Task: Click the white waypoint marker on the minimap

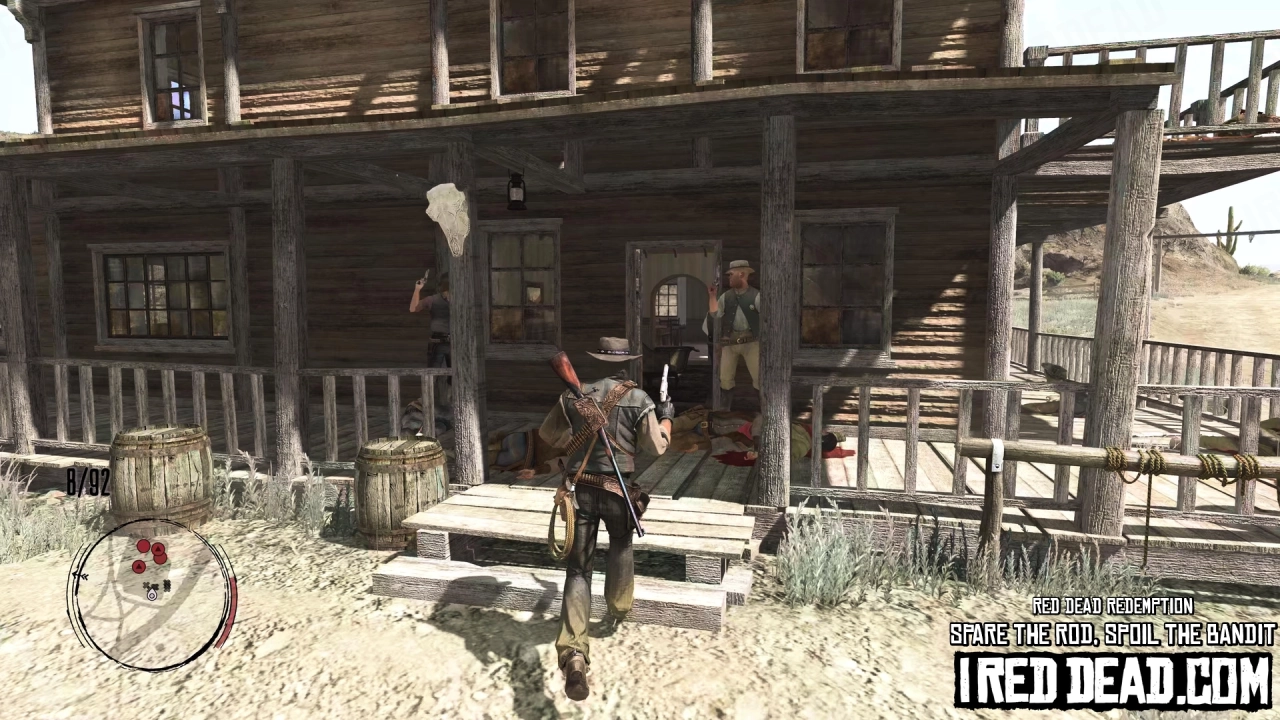Action: click(152, 596)
